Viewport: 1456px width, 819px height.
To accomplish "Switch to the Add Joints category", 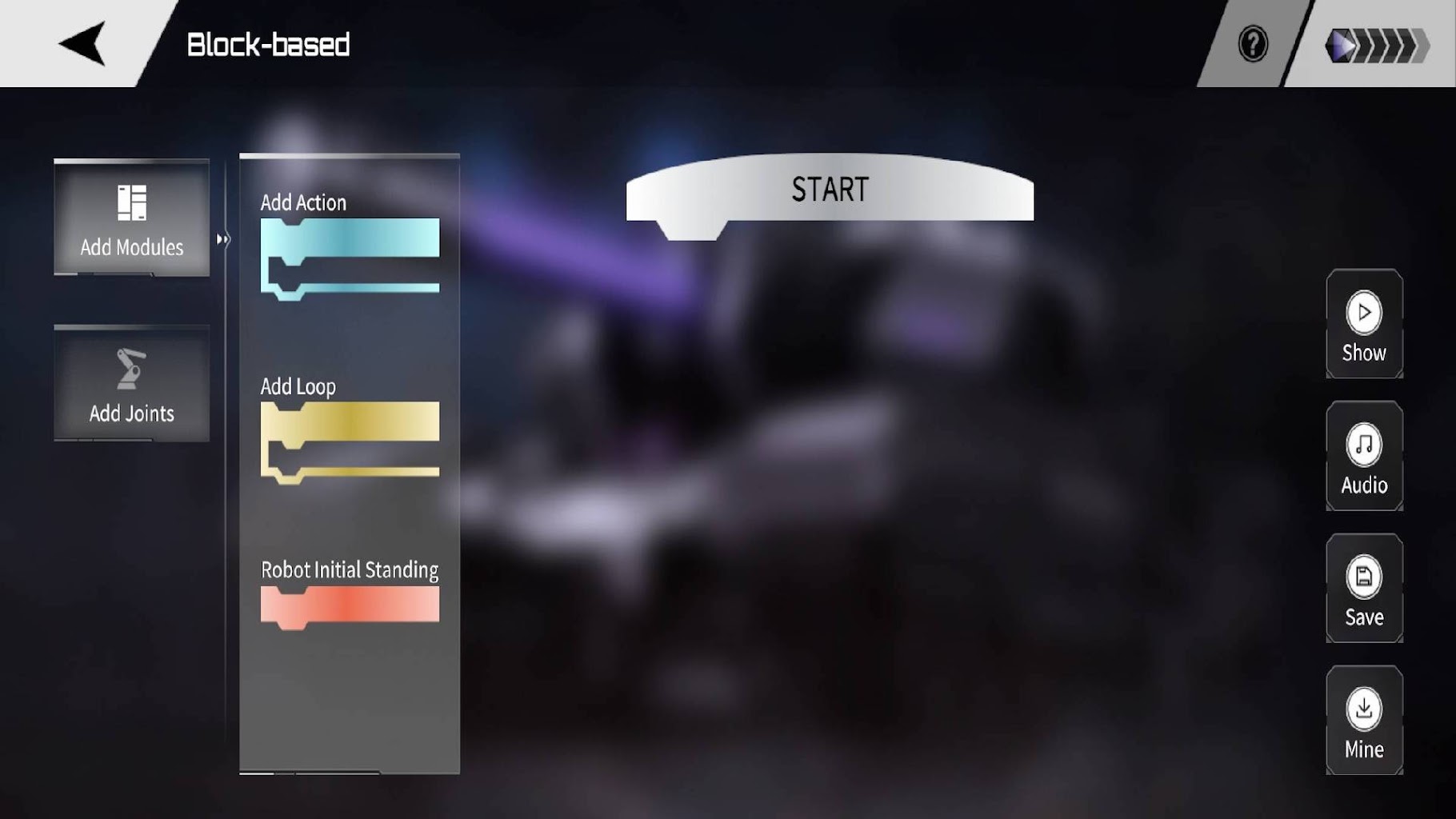I will 130,386.
